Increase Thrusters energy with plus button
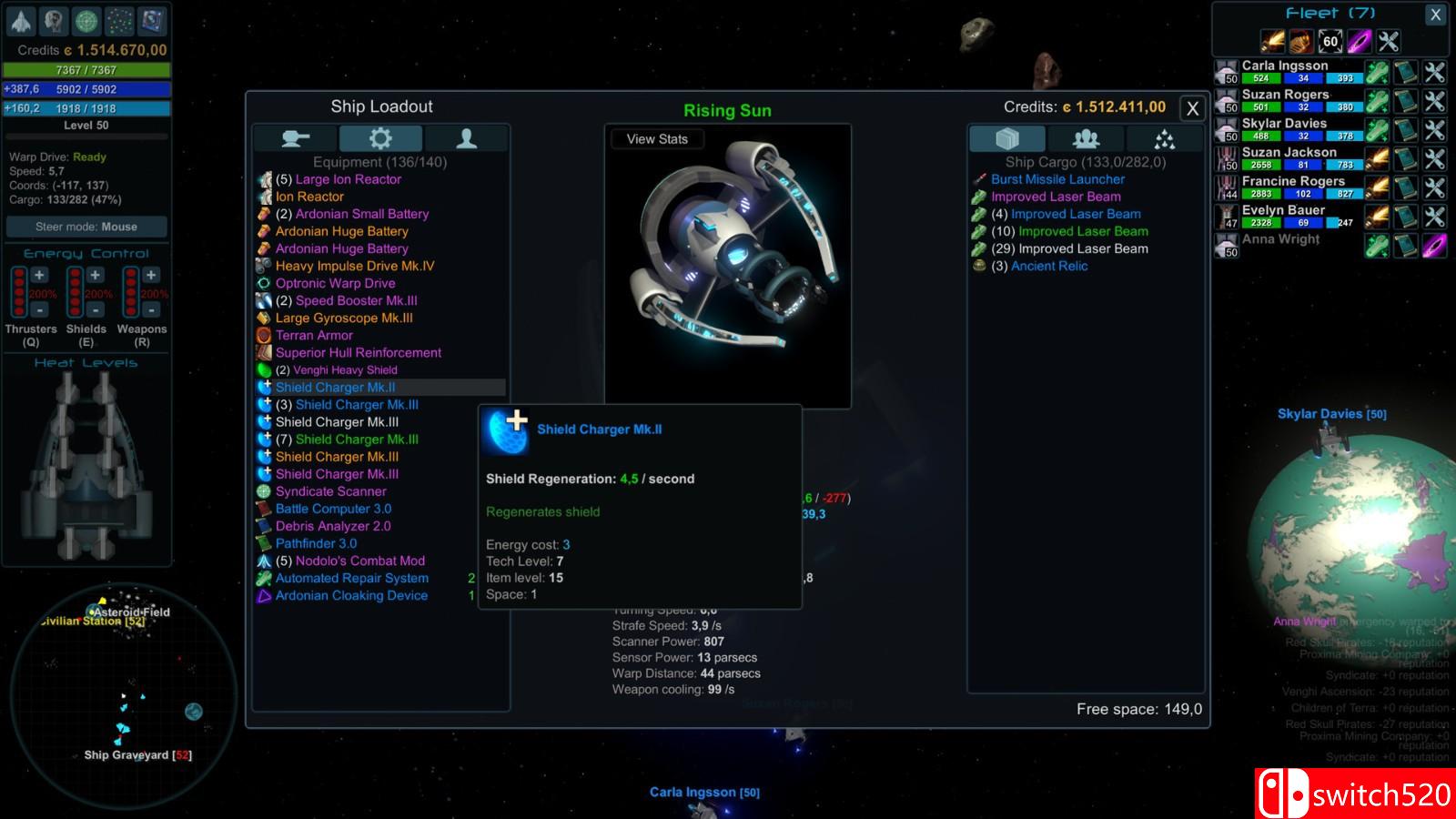The height and width of the screenshot is (819, 1456). pos(39,275)
